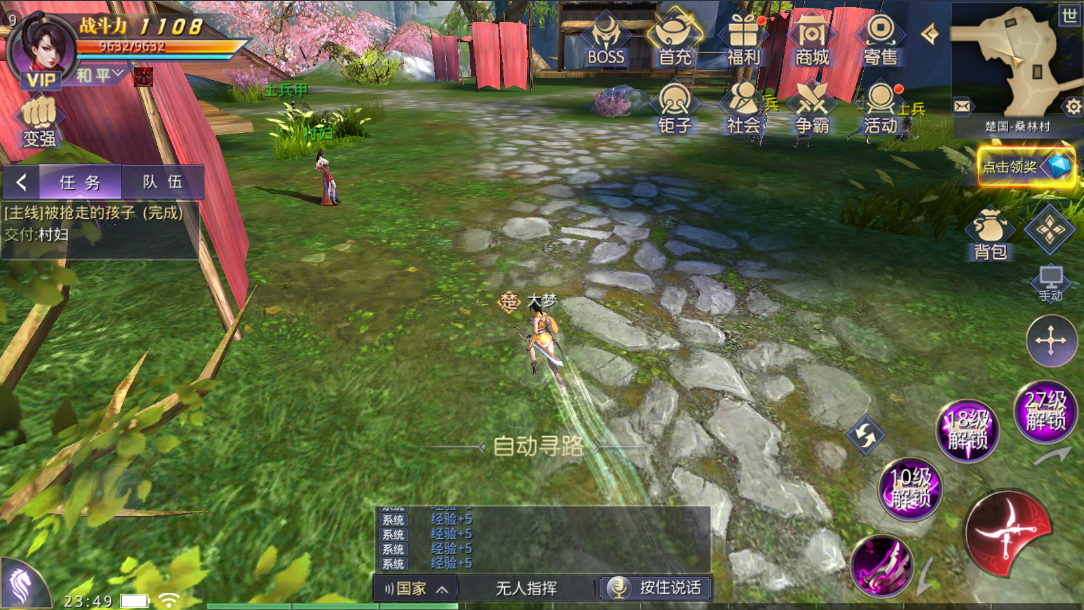1084x610 pixels.
Task: Open the BOSS menu icon
Action: coord(606,40)
